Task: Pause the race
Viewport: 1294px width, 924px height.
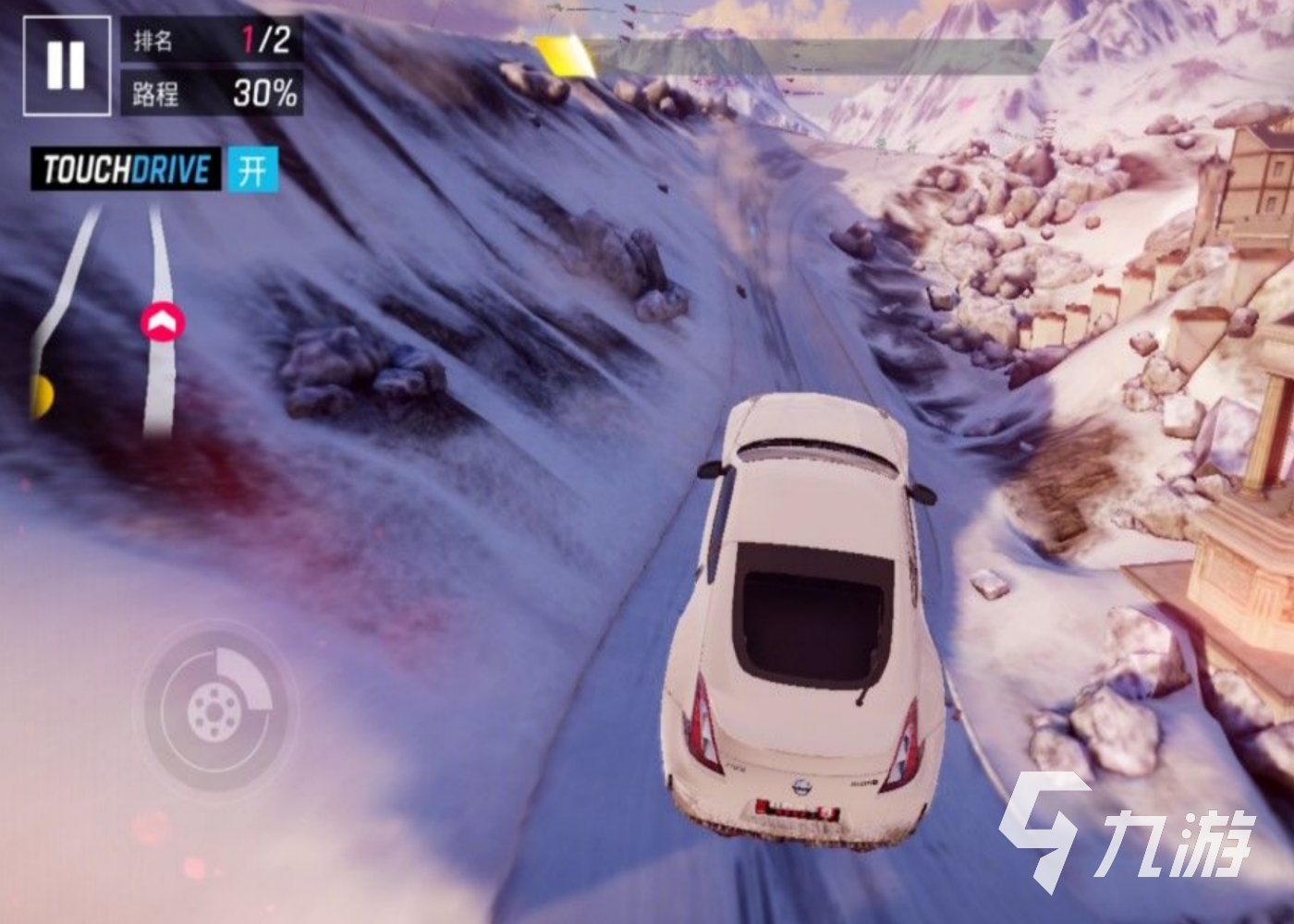Action: click(x=66, y=66)
